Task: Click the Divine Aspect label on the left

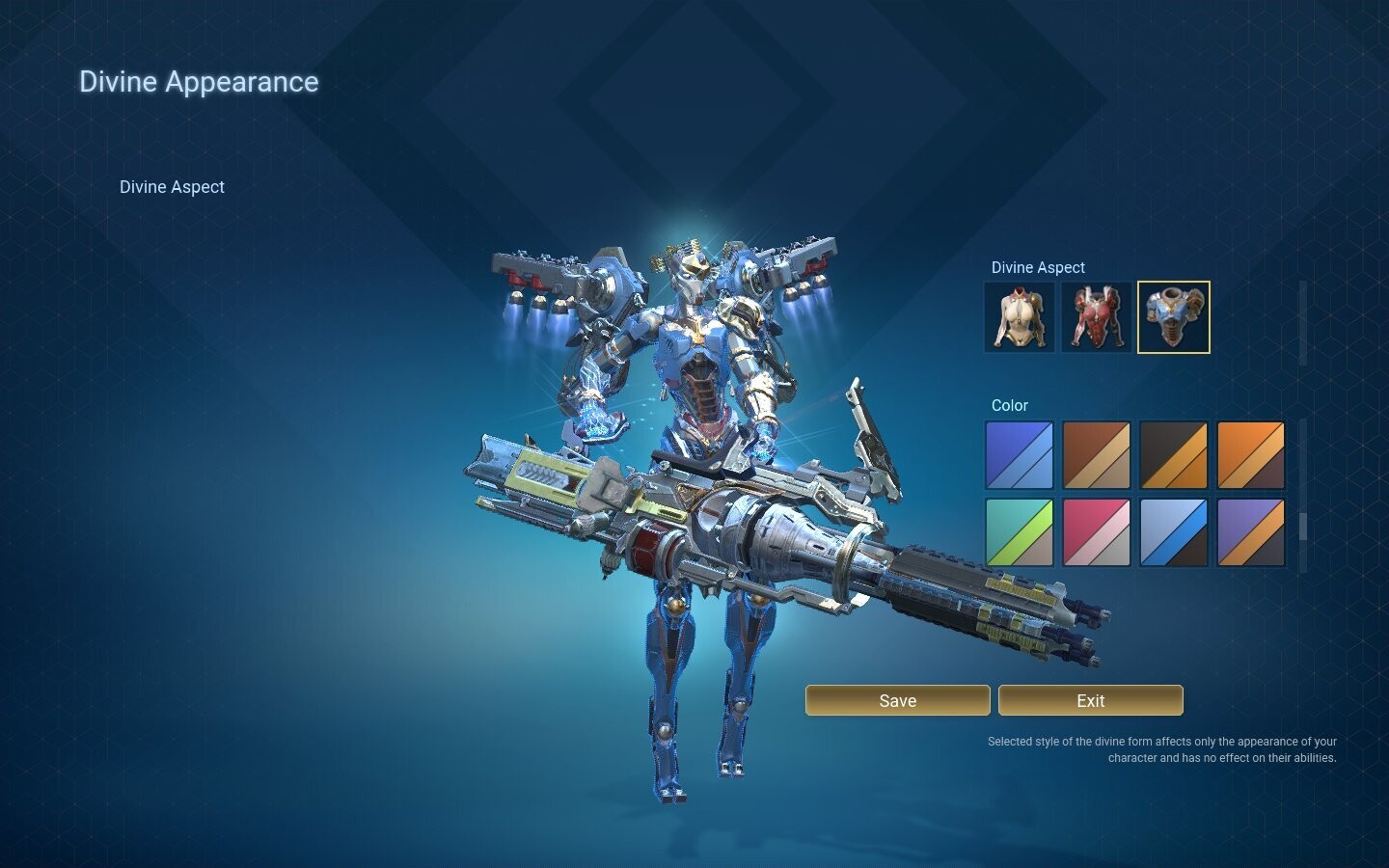Action: coord(172,186)
